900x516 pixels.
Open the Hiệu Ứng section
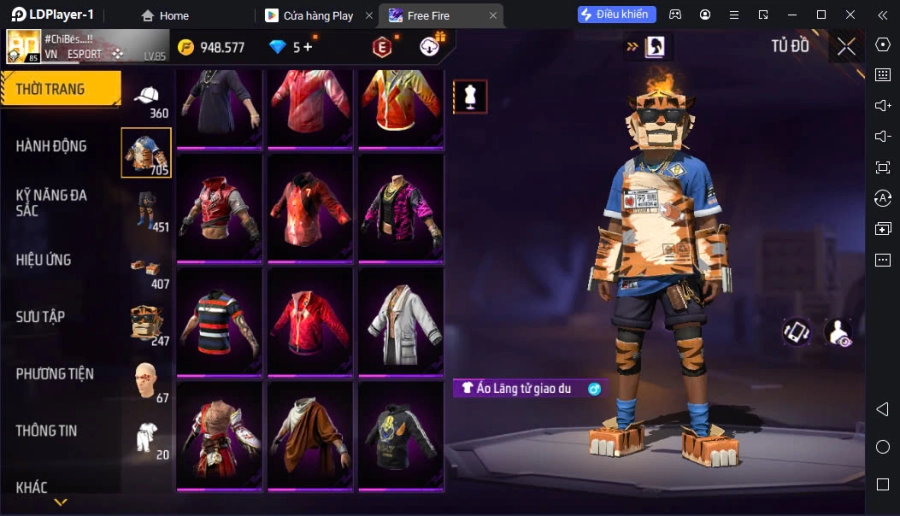point(43,260)
